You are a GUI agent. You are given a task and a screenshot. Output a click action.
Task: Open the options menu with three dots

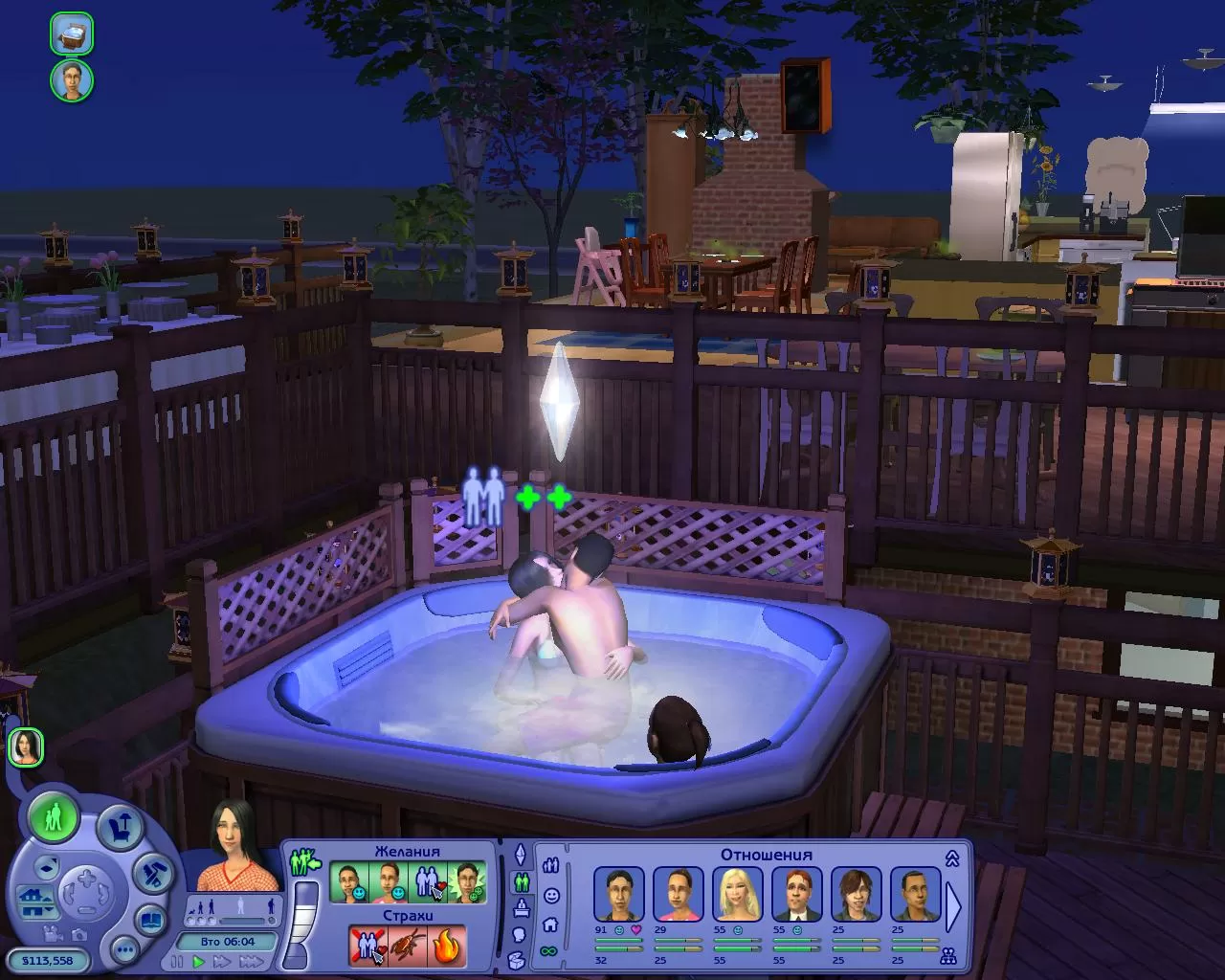pyautogui.click(x=124, y=950)
